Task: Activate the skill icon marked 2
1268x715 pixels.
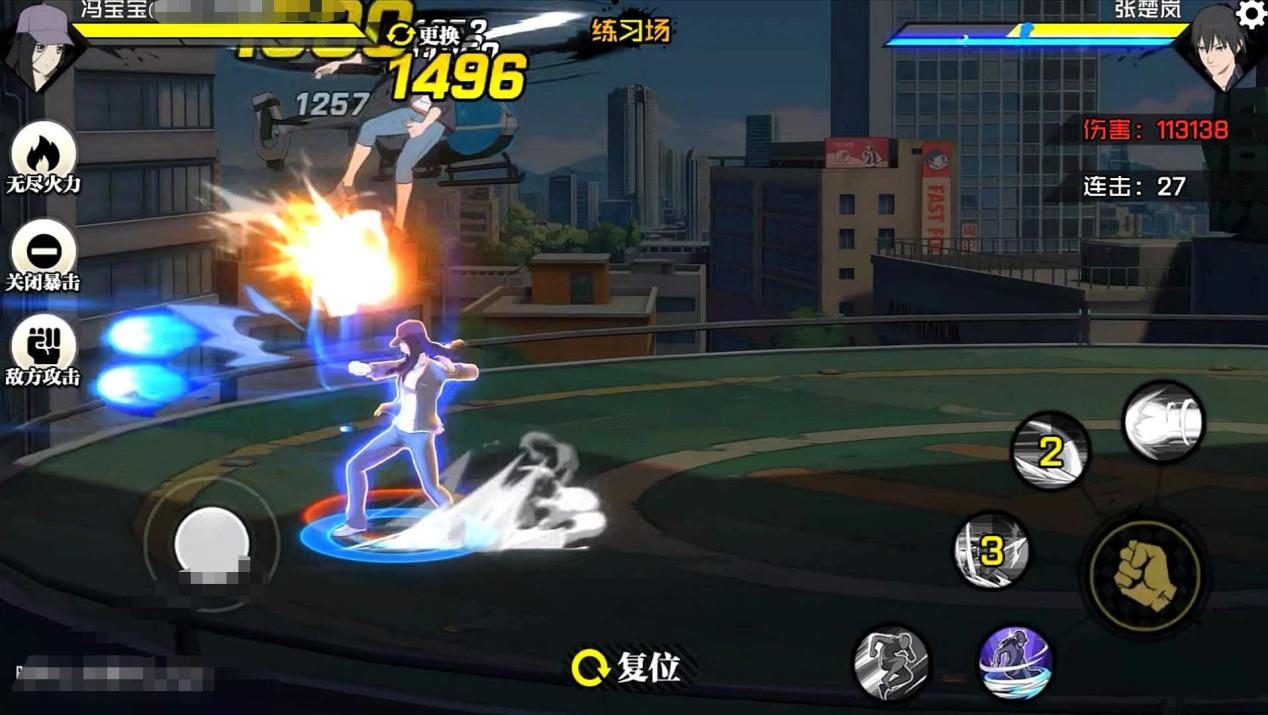Action: 1049,452
